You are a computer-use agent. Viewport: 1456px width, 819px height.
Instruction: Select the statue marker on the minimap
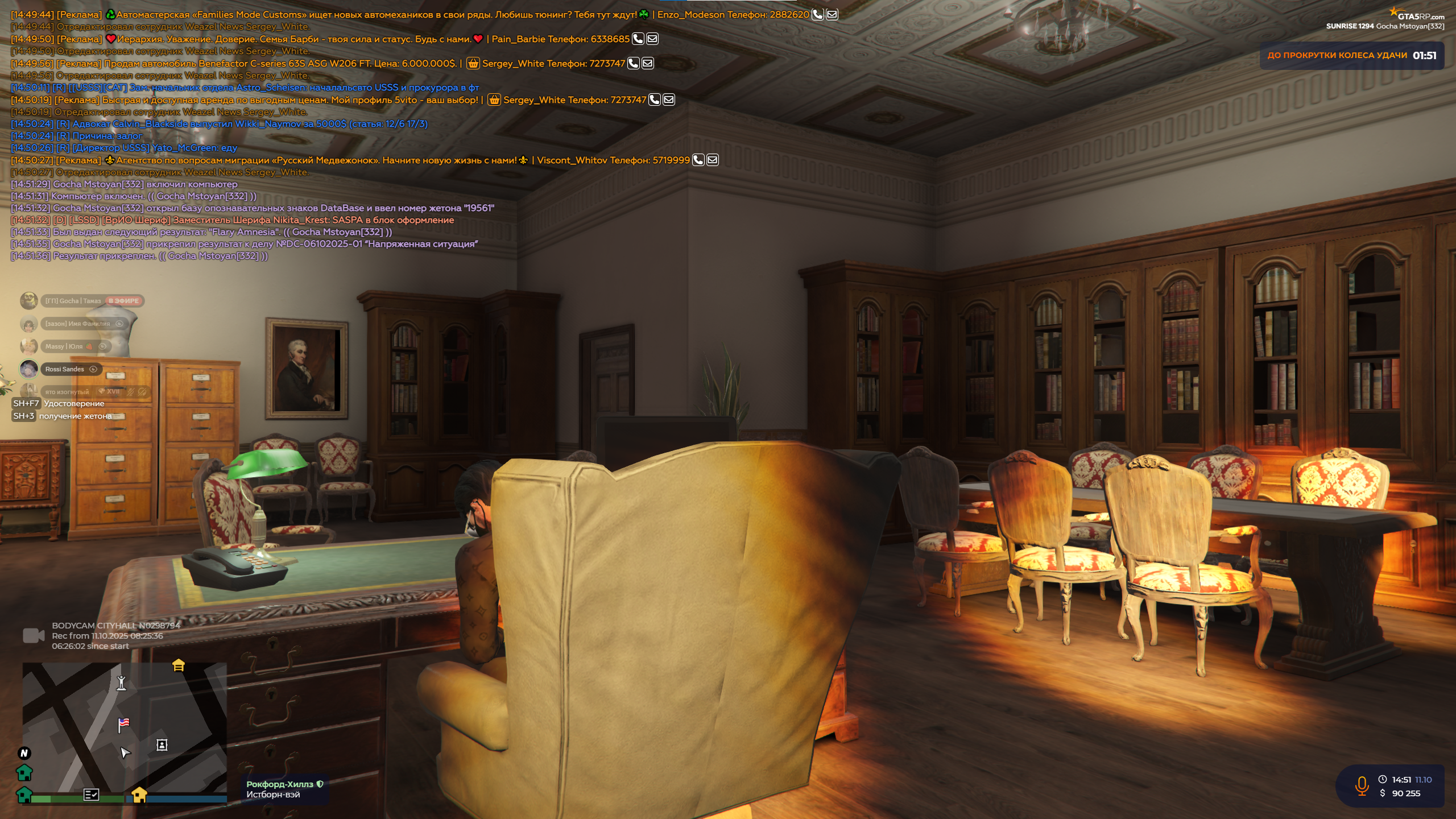click(x=121, y=682)
